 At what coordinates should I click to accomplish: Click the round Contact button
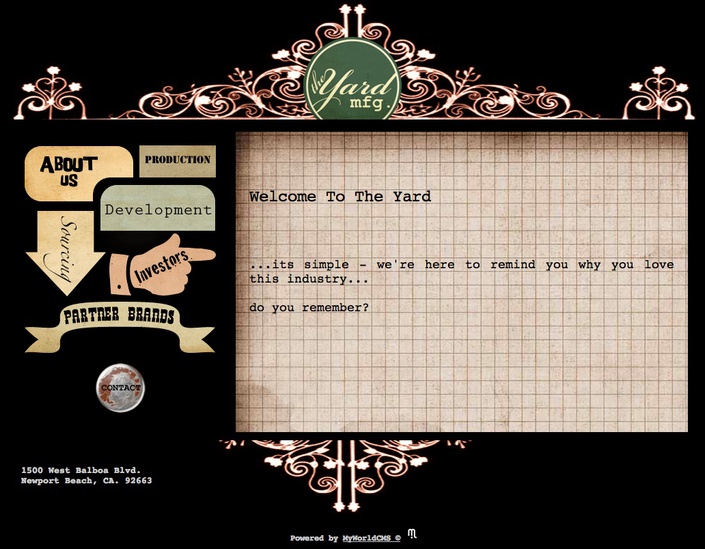pos(121,388)
